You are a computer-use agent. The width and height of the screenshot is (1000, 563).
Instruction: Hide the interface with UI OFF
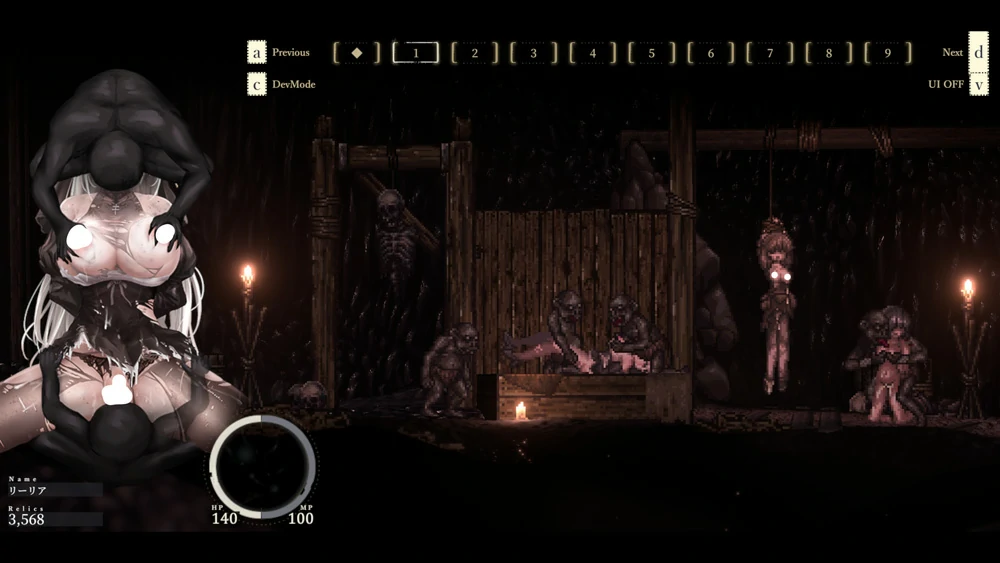pos(946,84)
